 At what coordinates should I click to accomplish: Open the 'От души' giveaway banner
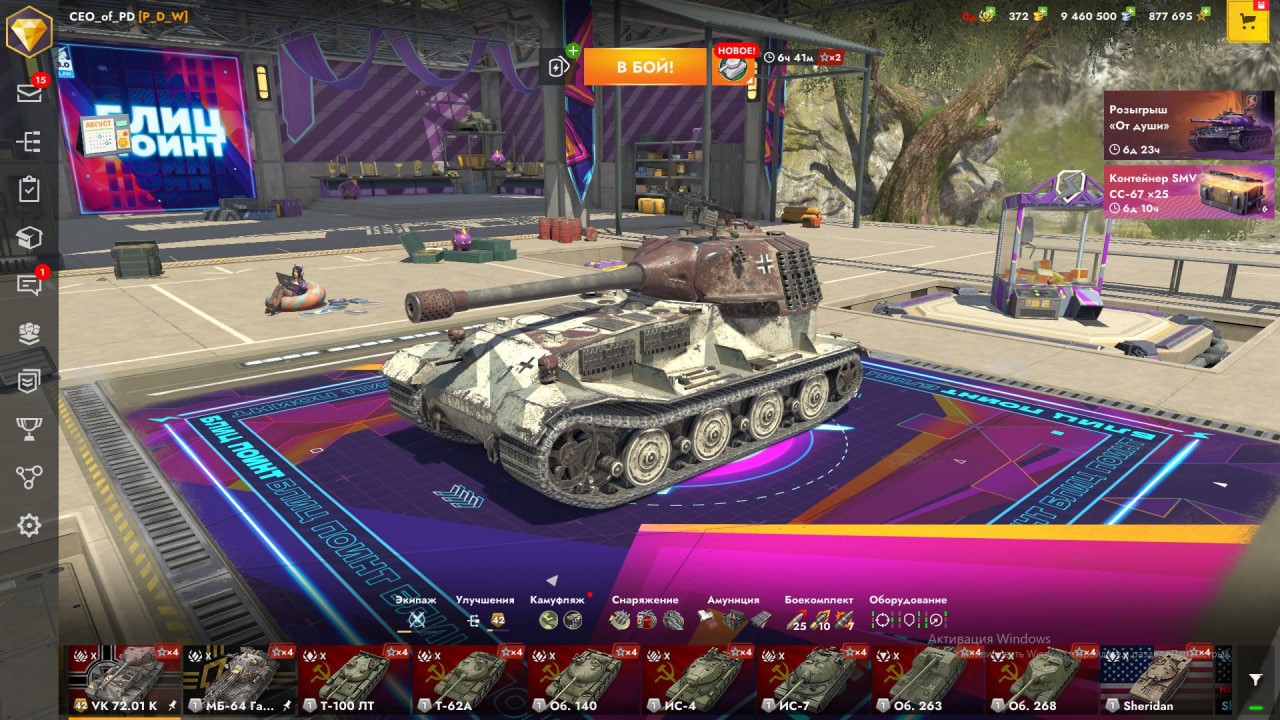(1188, 126)
